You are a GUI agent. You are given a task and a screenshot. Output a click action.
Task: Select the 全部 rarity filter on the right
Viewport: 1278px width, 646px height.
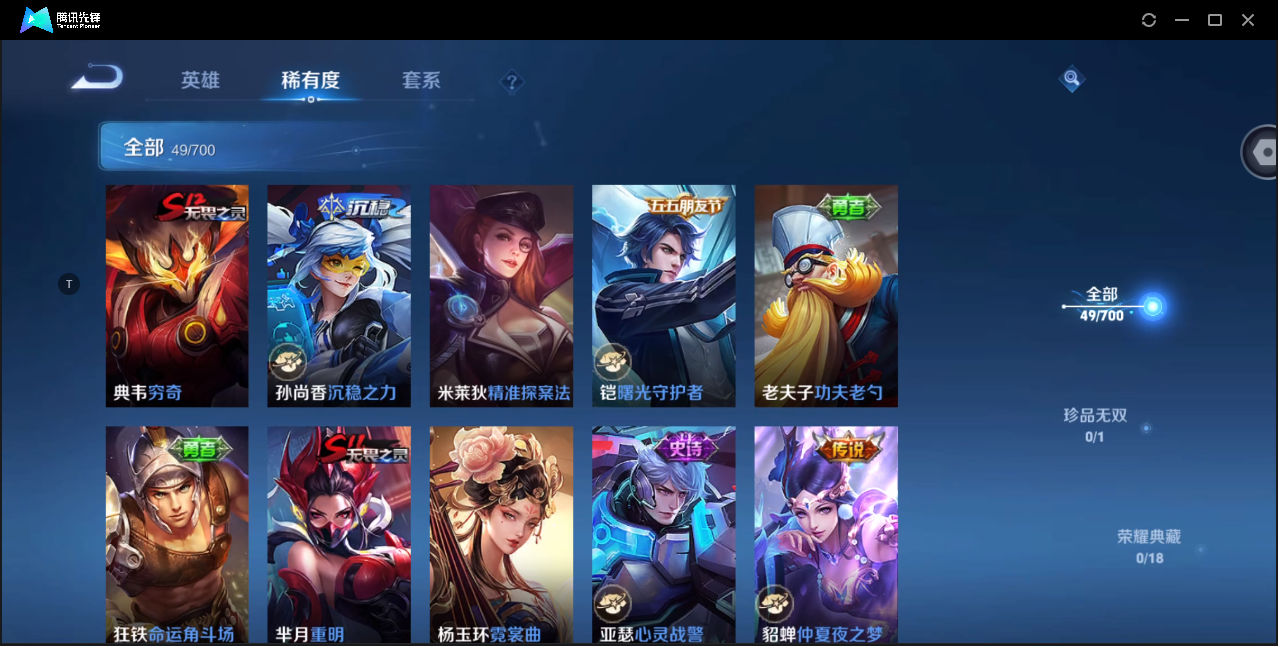[x=1102, y=303]
